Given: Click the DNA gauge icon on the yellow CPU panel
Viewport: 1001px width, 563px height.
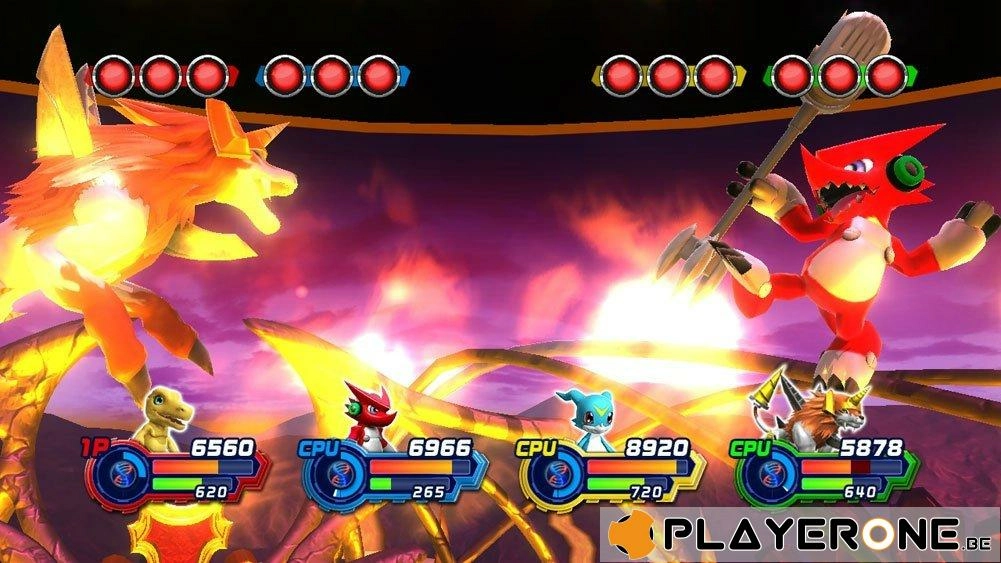Looking at the screenshot, I should coord(551,473).
